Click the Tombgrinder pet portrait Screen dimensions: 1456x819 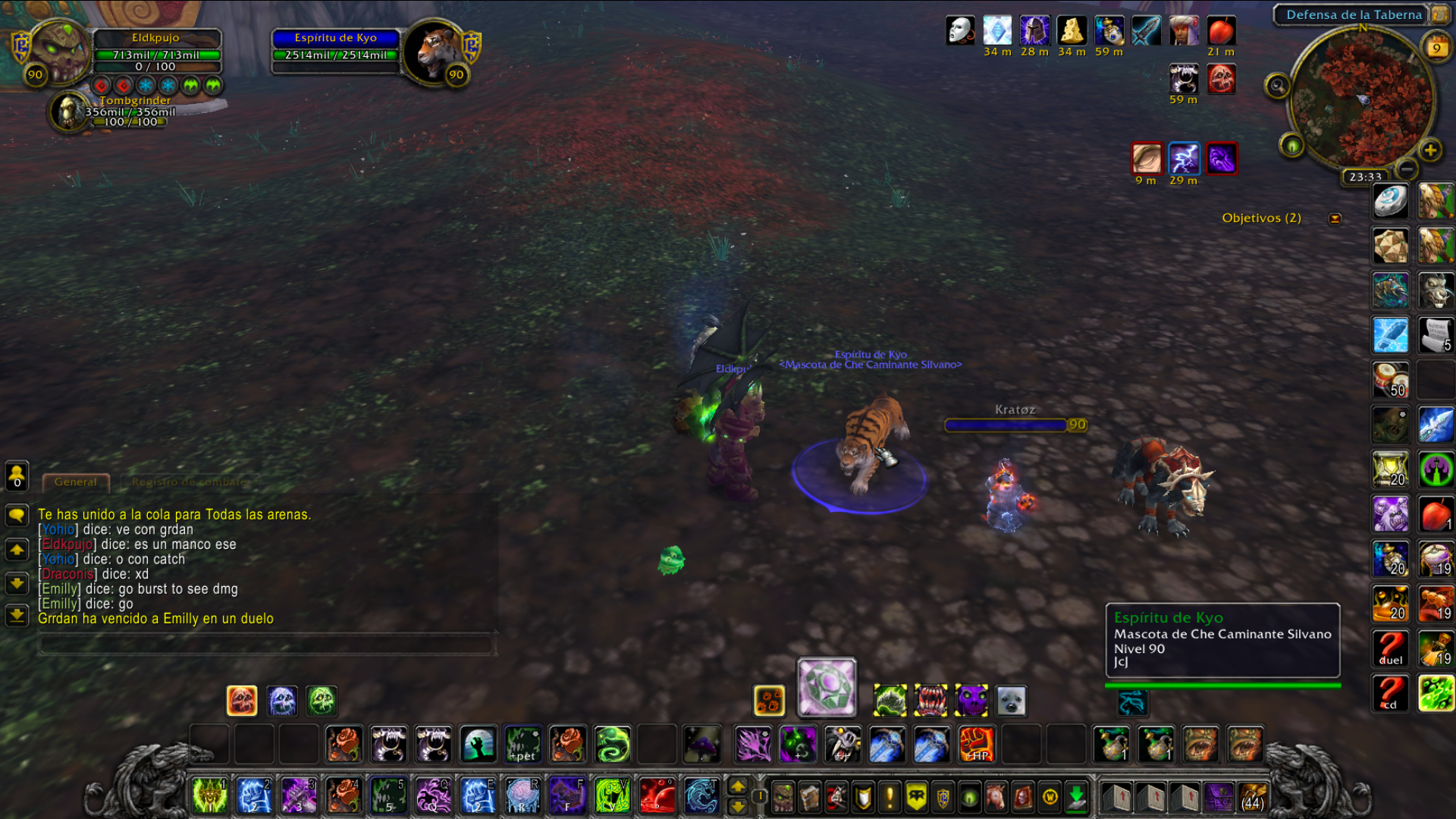click(69, 111)
